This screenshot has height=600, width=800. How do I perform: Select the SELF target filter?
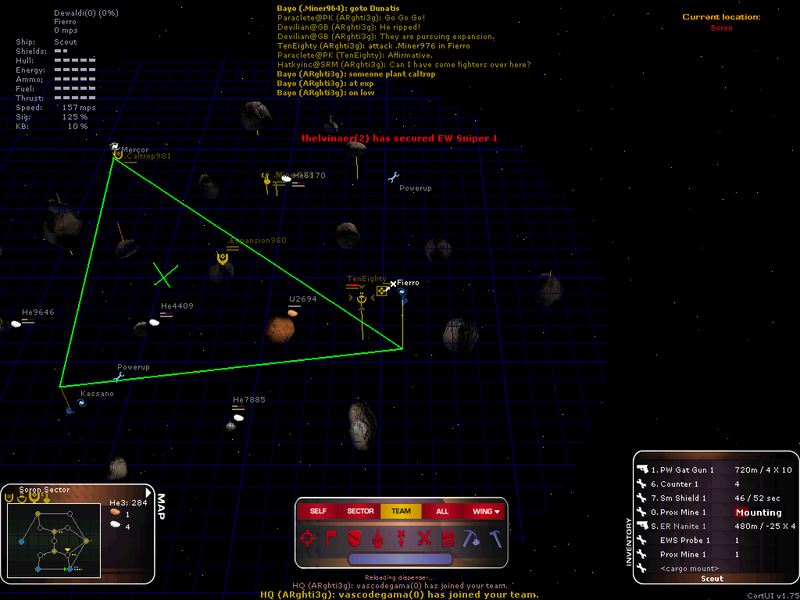click(318, 511)
